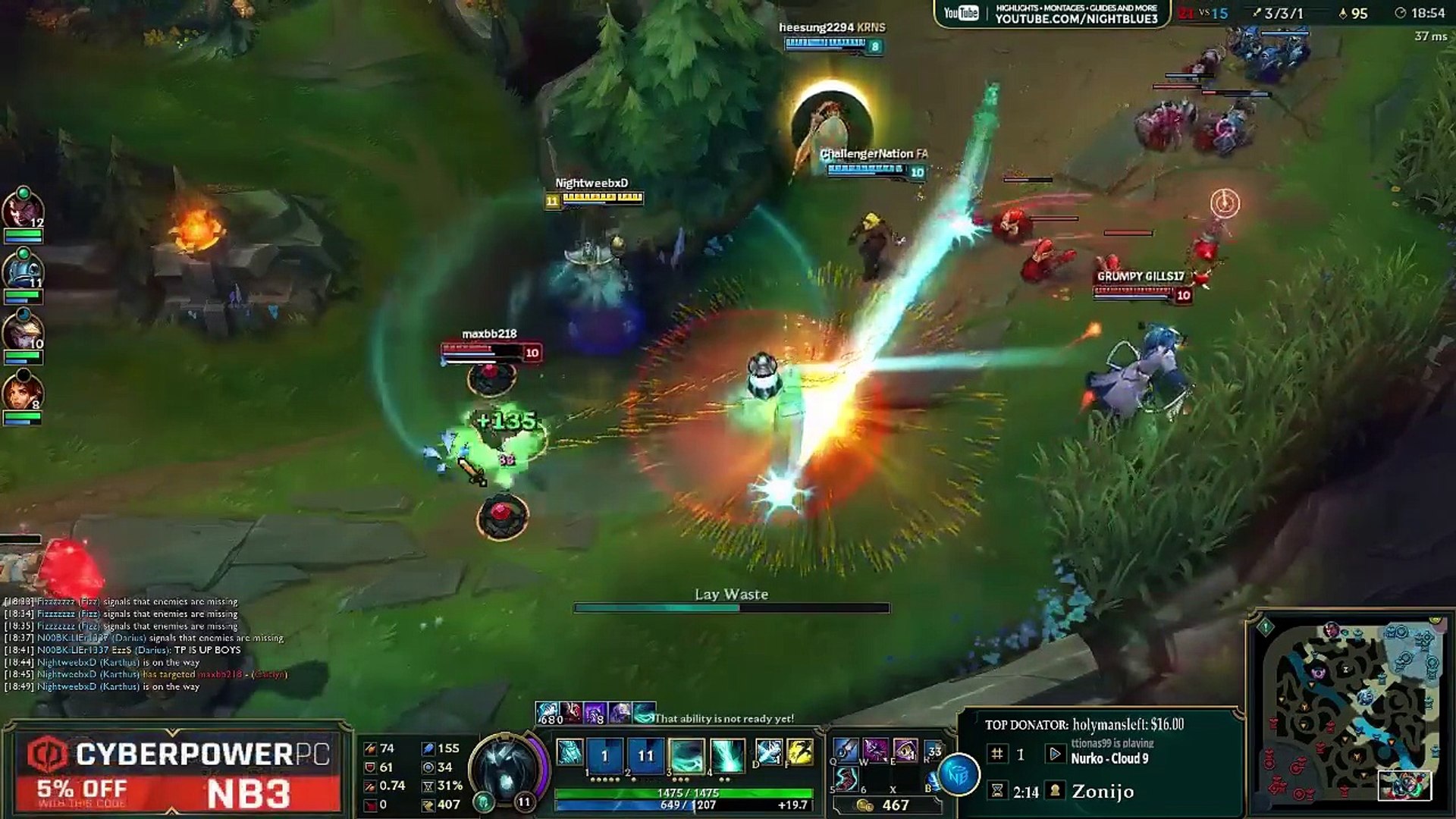1456x819 pixels.
Task: Use the hooded eye item in slot E
Action: click(x=905, y=751)
